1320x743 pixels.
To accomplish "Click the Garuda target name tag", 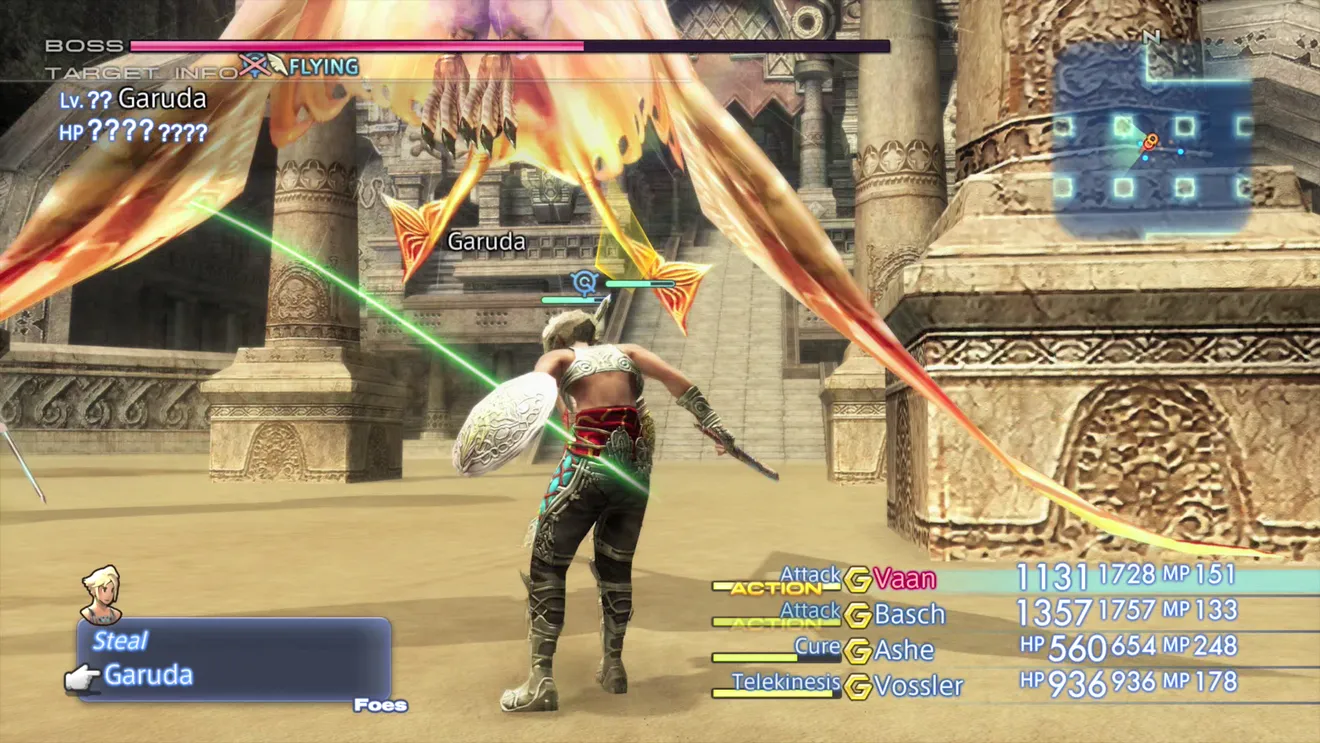I will tap(486, 241).
